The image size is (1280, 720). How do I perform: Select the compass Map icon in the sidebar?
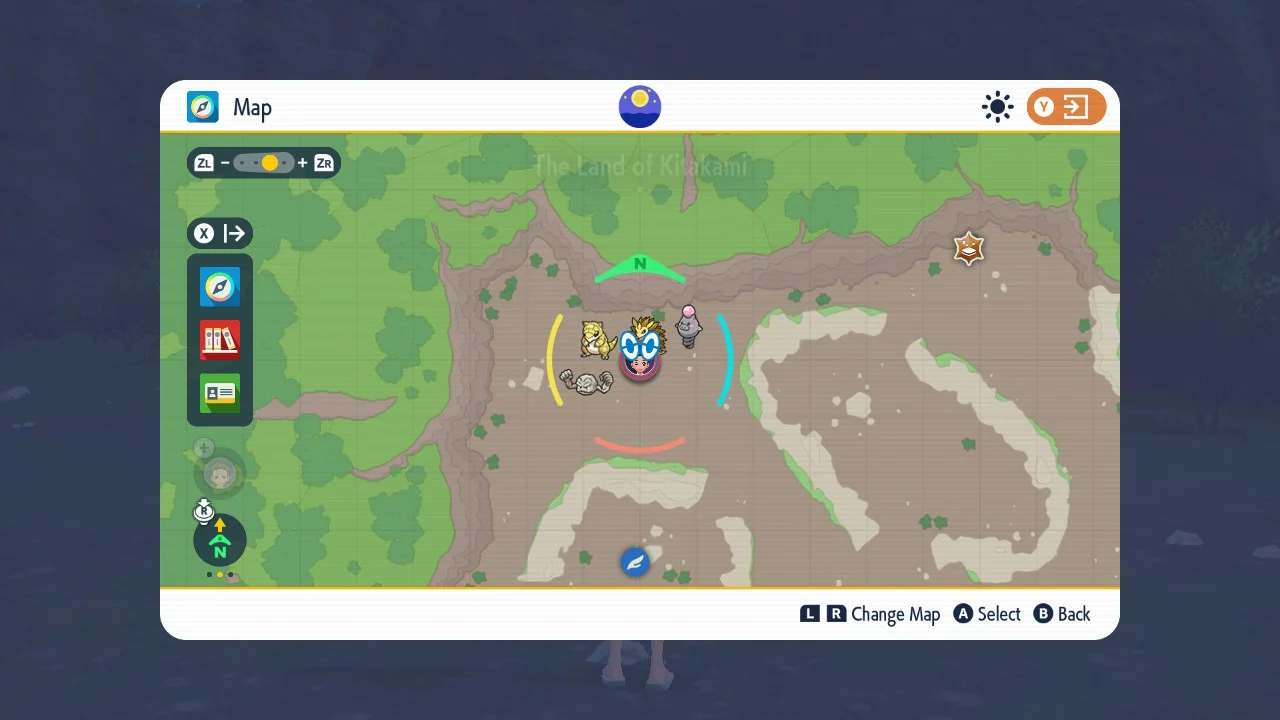point(219,286)
